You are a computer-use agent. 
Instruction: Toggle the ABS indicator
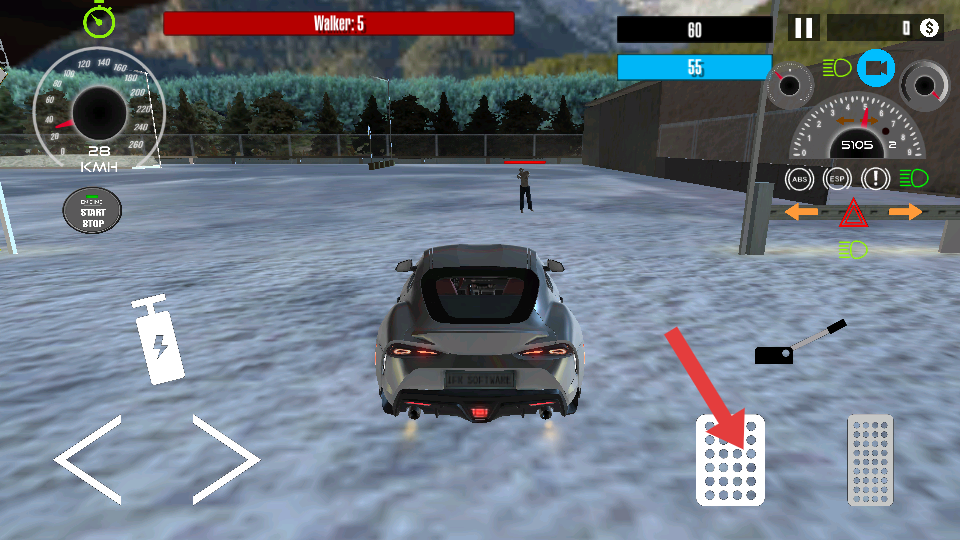tap(799, 180)
